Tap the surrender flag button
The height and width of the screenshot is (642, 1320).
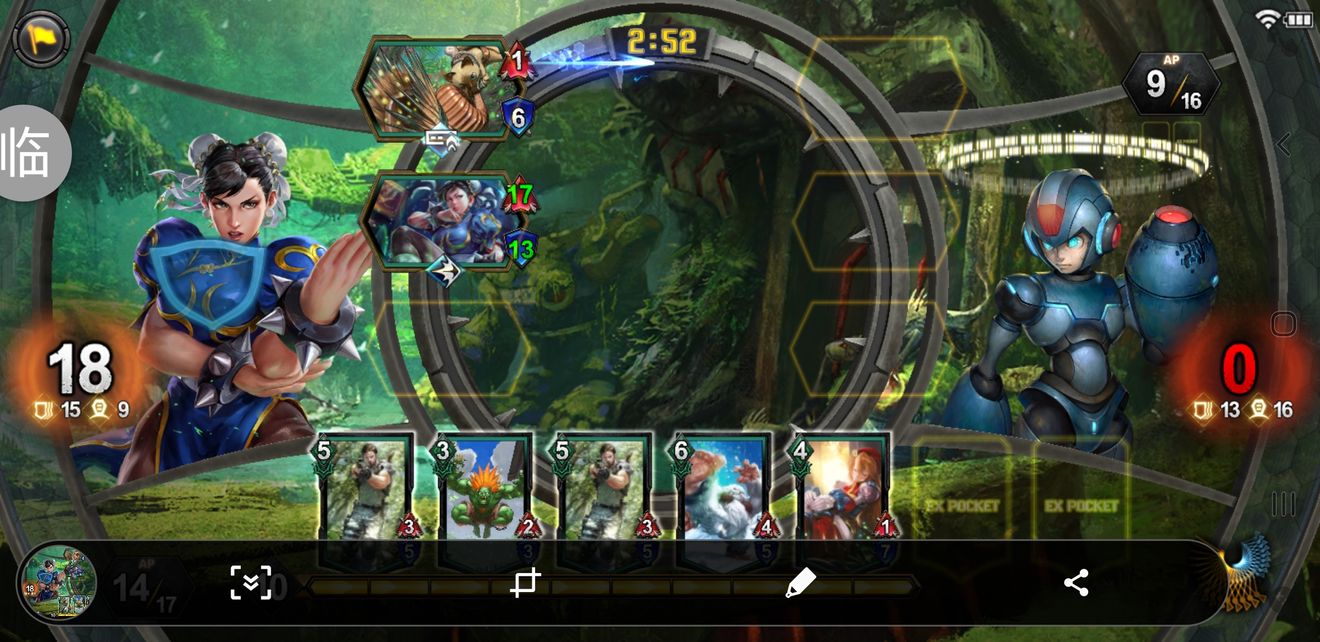pyautogui.click(x=41, y=40)
